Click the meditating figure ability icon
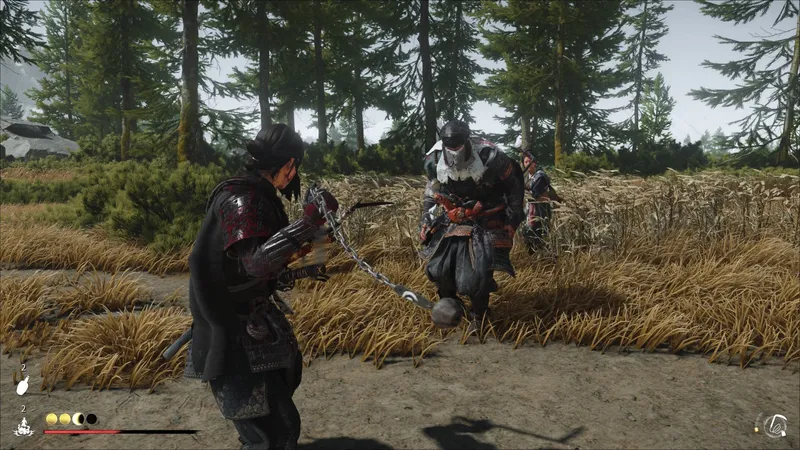Screen dimensions: 800x450 point(22,426)
